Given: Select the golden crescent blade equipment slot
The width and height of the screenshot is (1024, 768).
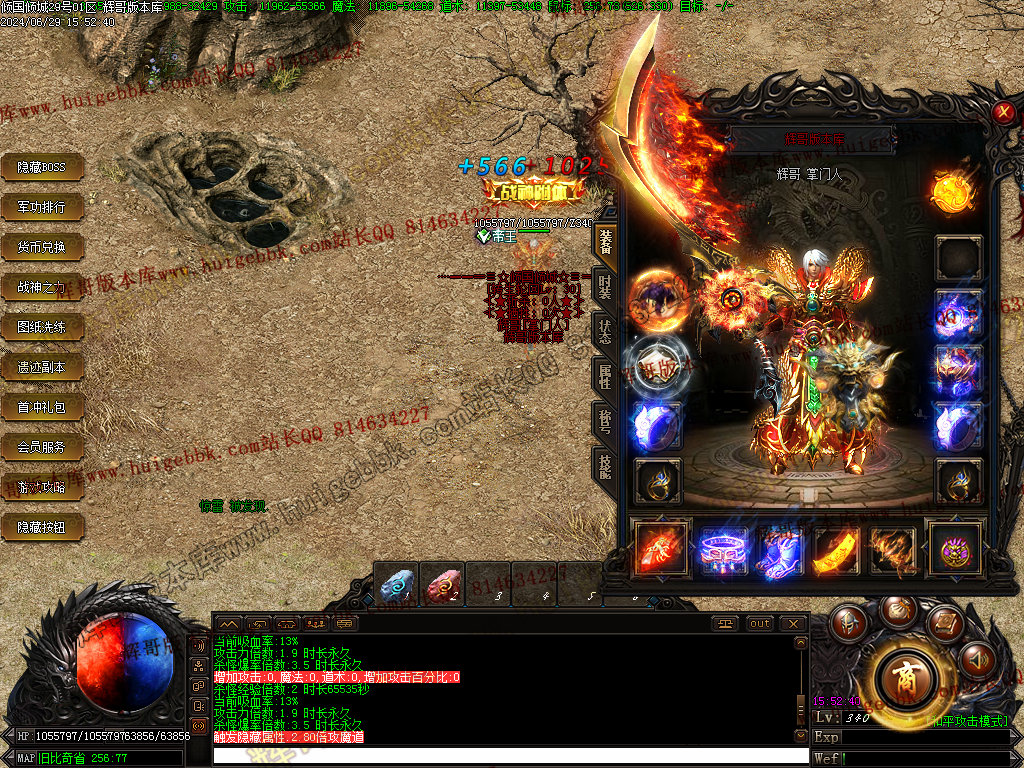Looking at the screenshot, I should point(836,549).
